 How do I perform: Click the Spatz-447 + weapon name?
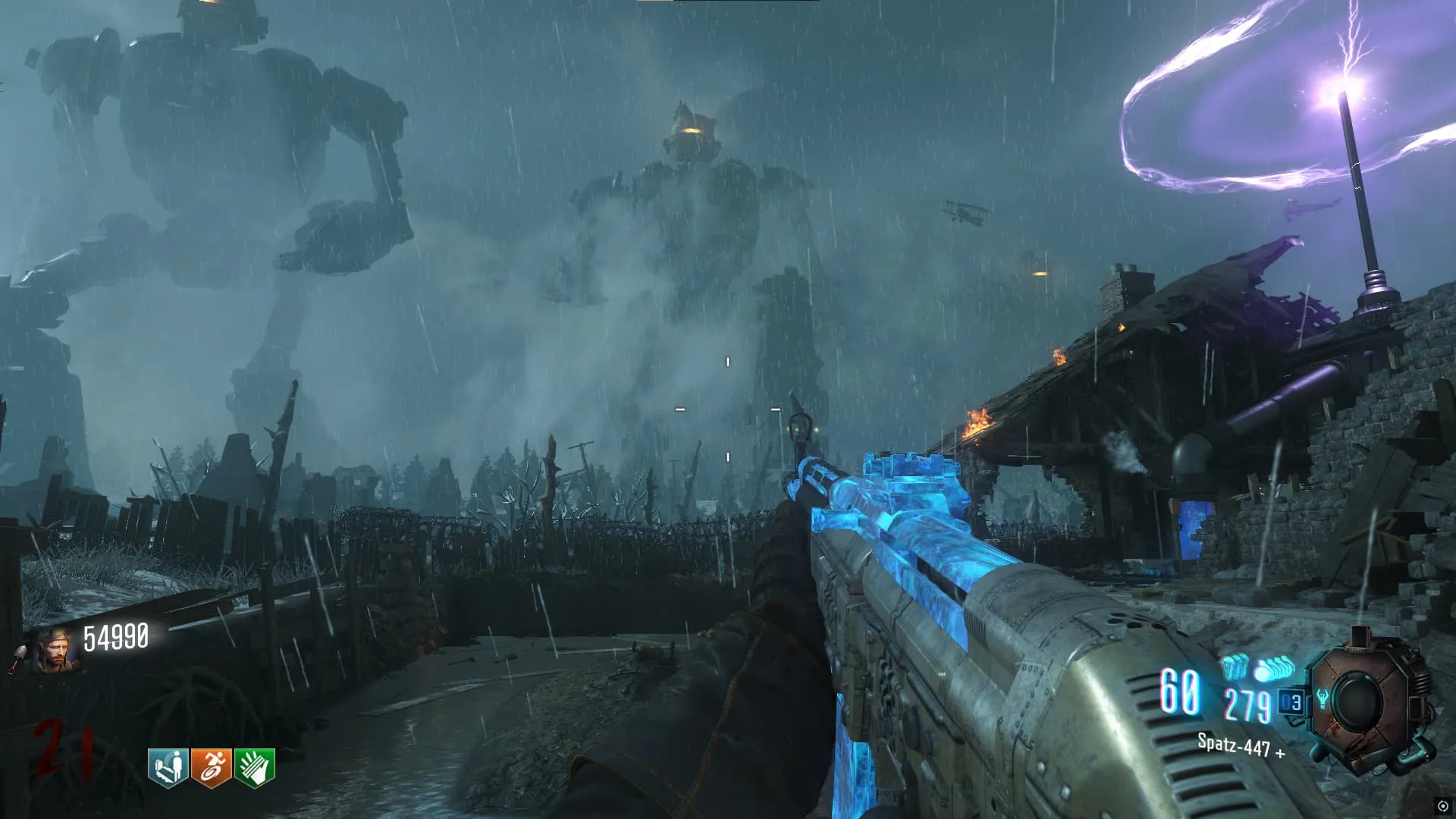(1241, 746)
